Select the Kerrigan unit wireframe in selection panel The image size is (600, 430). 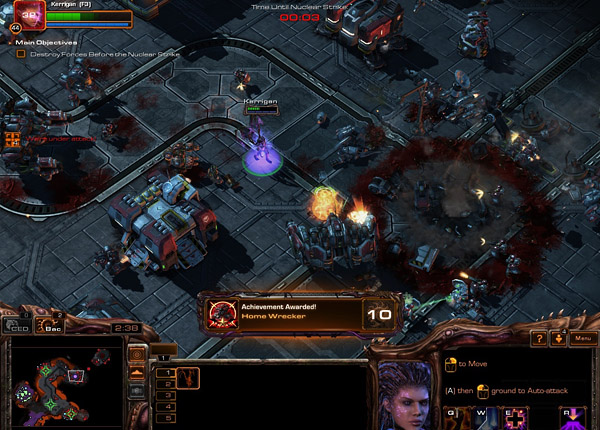(188, 378)
